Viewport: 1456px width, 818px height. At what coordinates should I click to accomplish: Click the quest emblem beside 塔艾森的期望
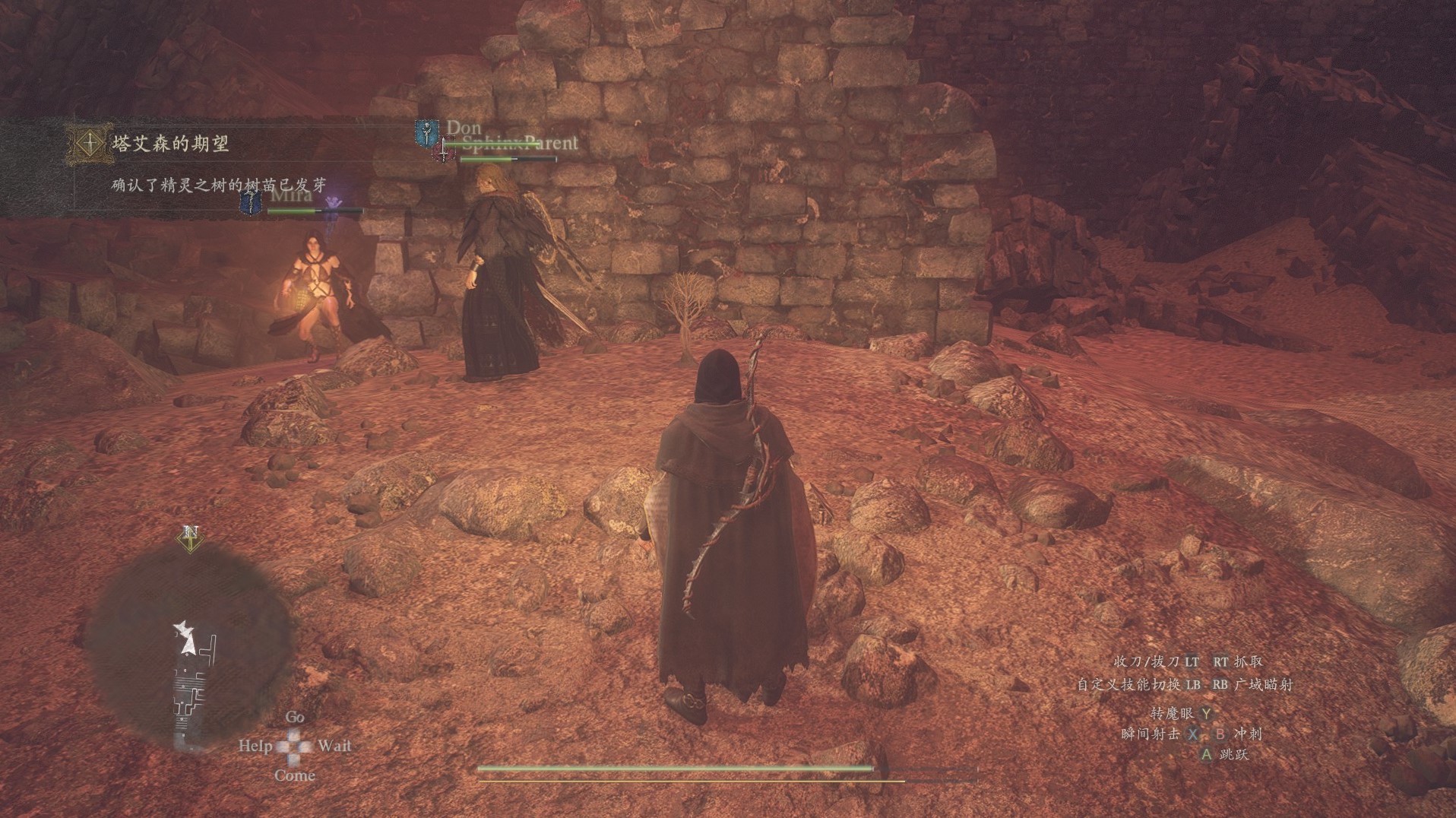point(90,143)
